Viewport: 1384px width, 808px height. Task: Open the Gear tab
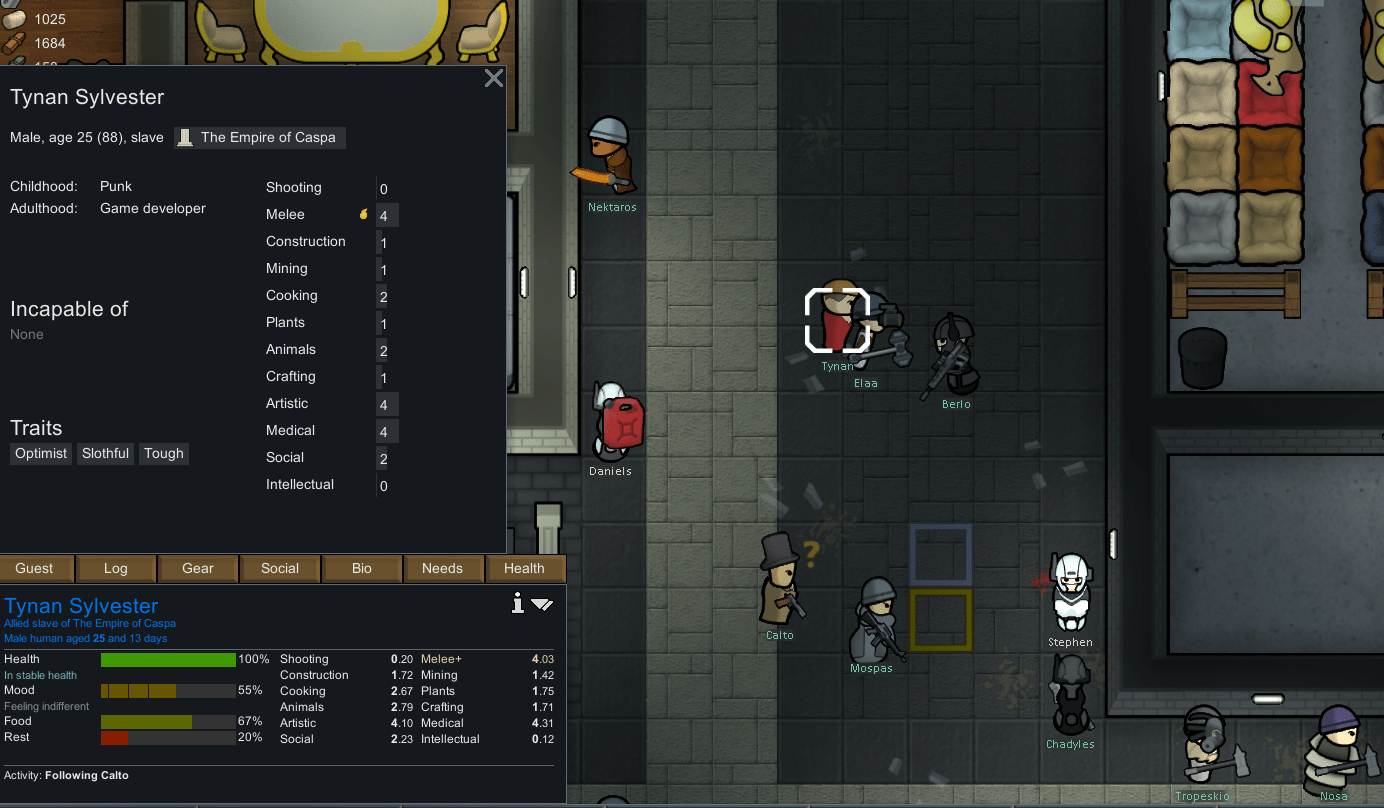coord(197,568)
